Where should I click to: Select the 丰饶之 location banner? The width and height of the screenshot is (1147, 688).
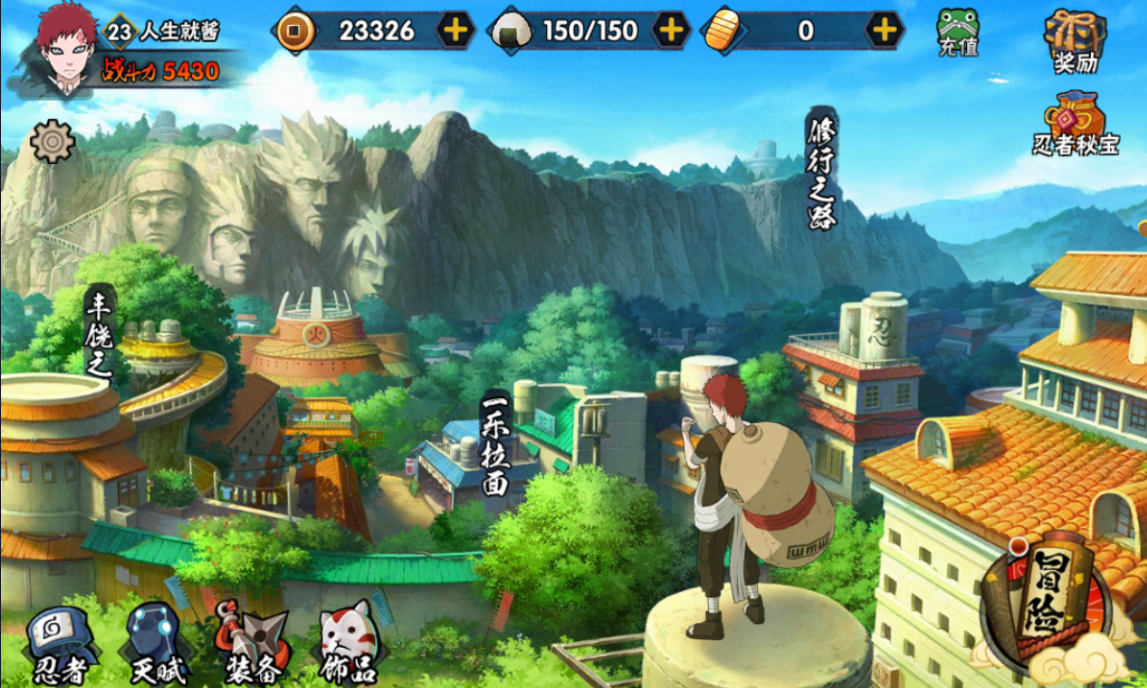click(99, 332)
